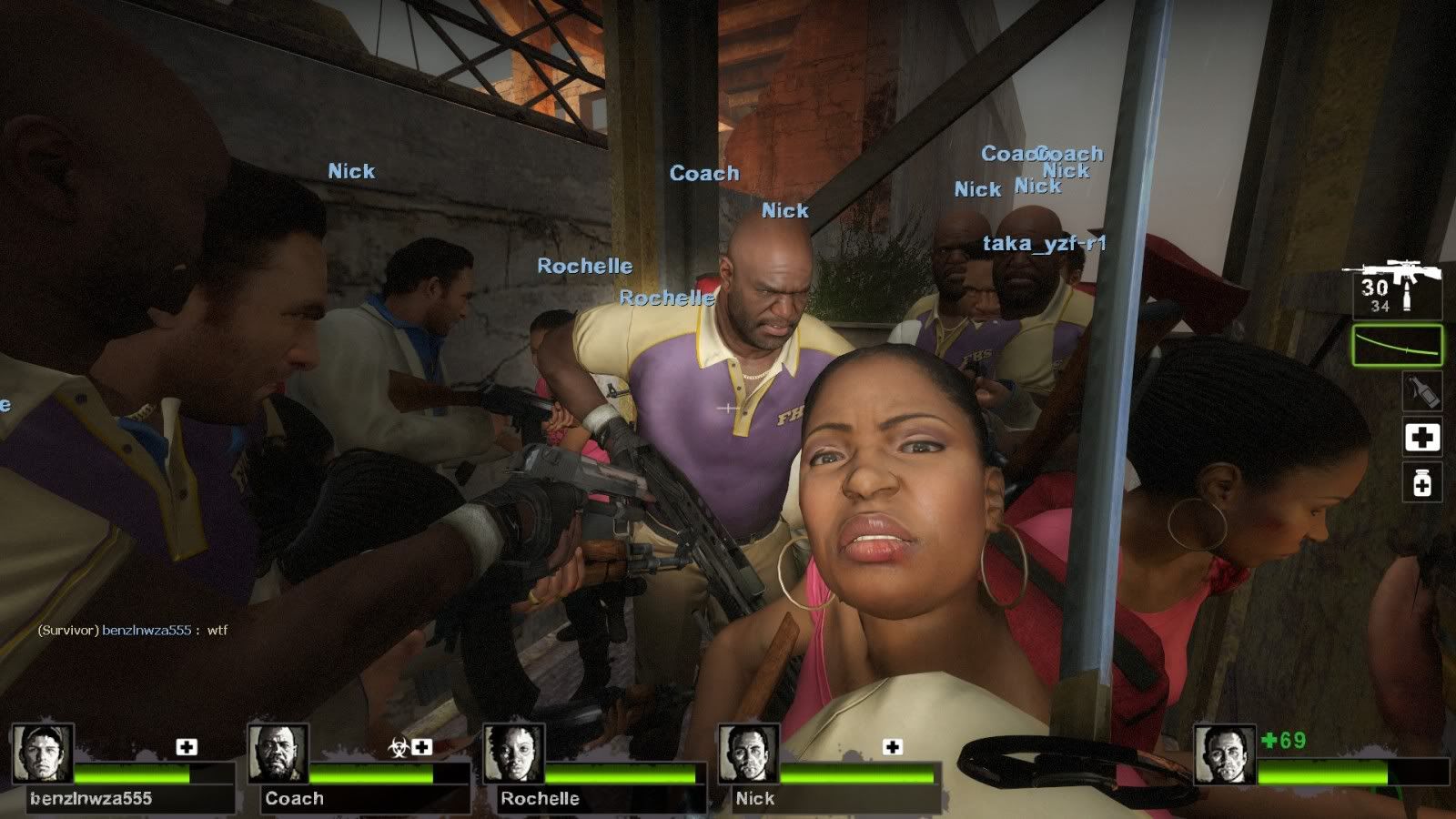Click benzlnwza555's teammate portrait
The width and height of the screenshot is (1456, 819).
pos(42,753)
